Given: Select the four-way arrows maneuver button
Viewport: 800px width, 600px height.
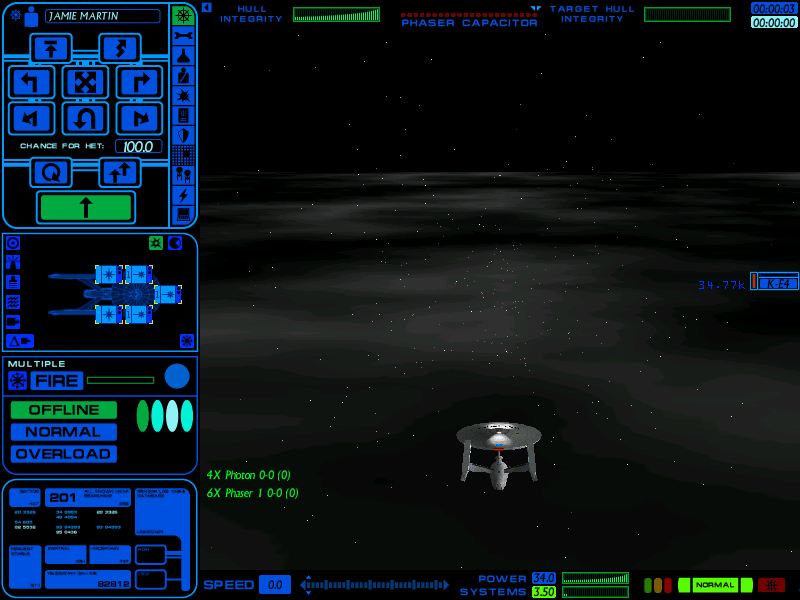Looking at the screenshot, I should coord(85,82).
